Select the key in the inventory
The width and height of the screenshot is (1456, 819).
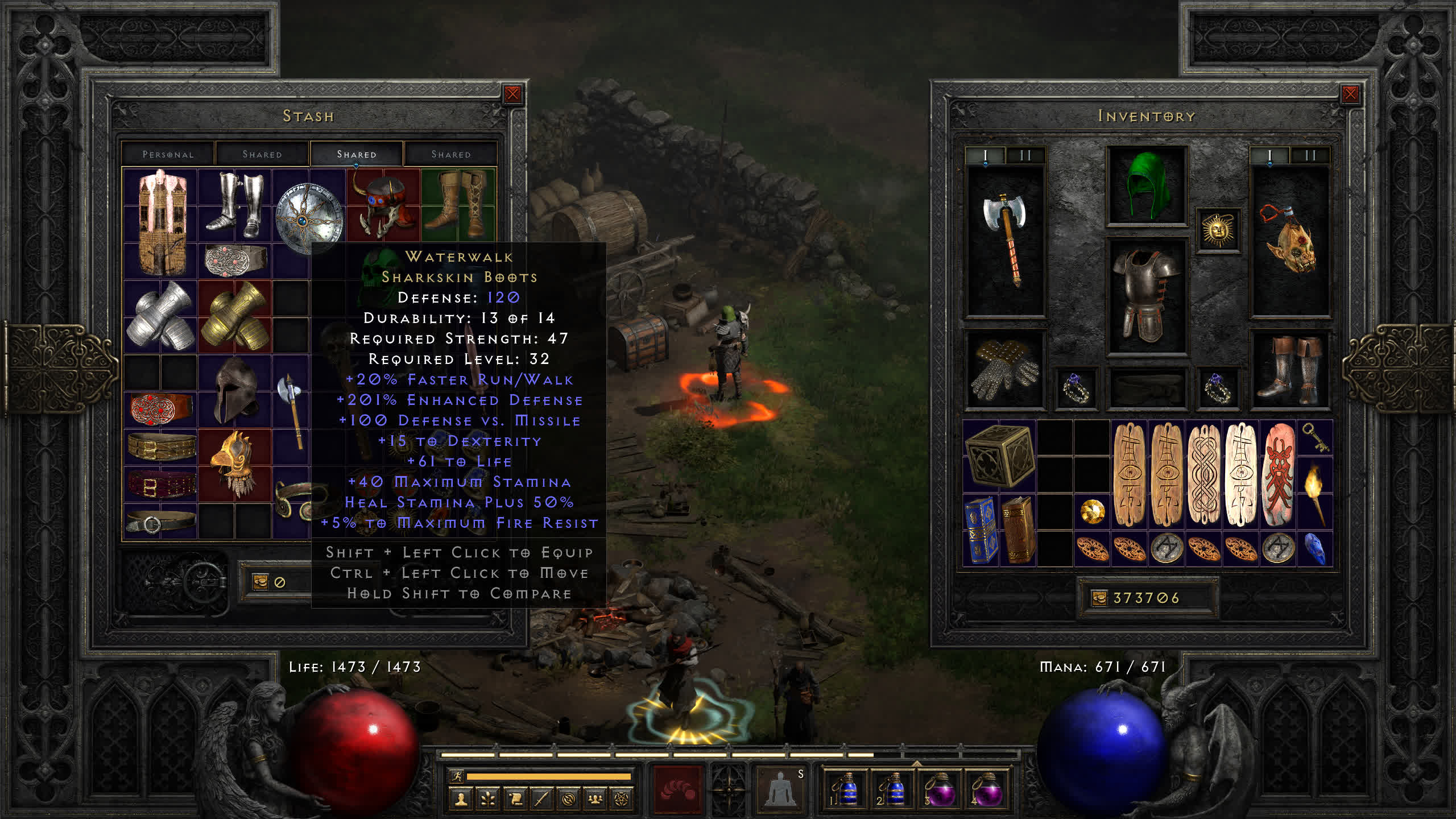pos(1314,437)
